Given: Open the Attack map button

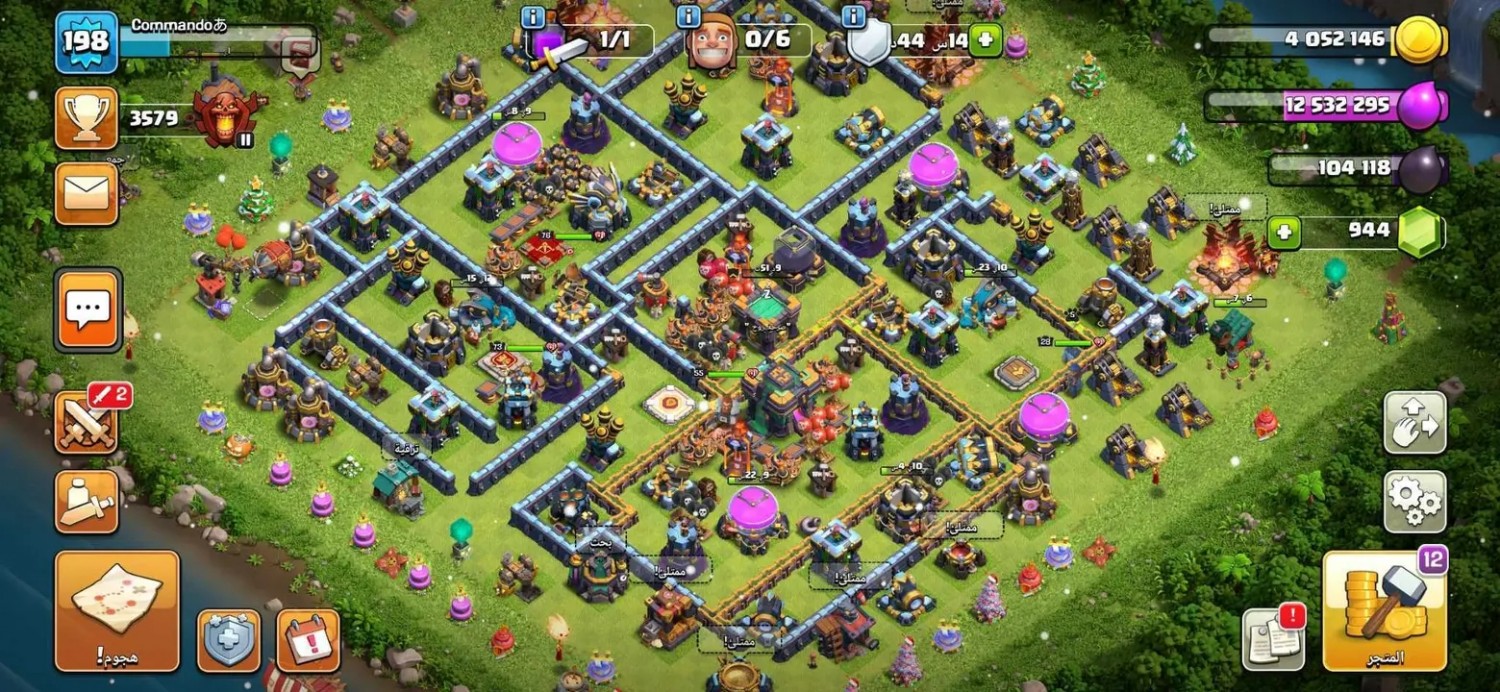Looking at the screenshot, I should [117, 610].
